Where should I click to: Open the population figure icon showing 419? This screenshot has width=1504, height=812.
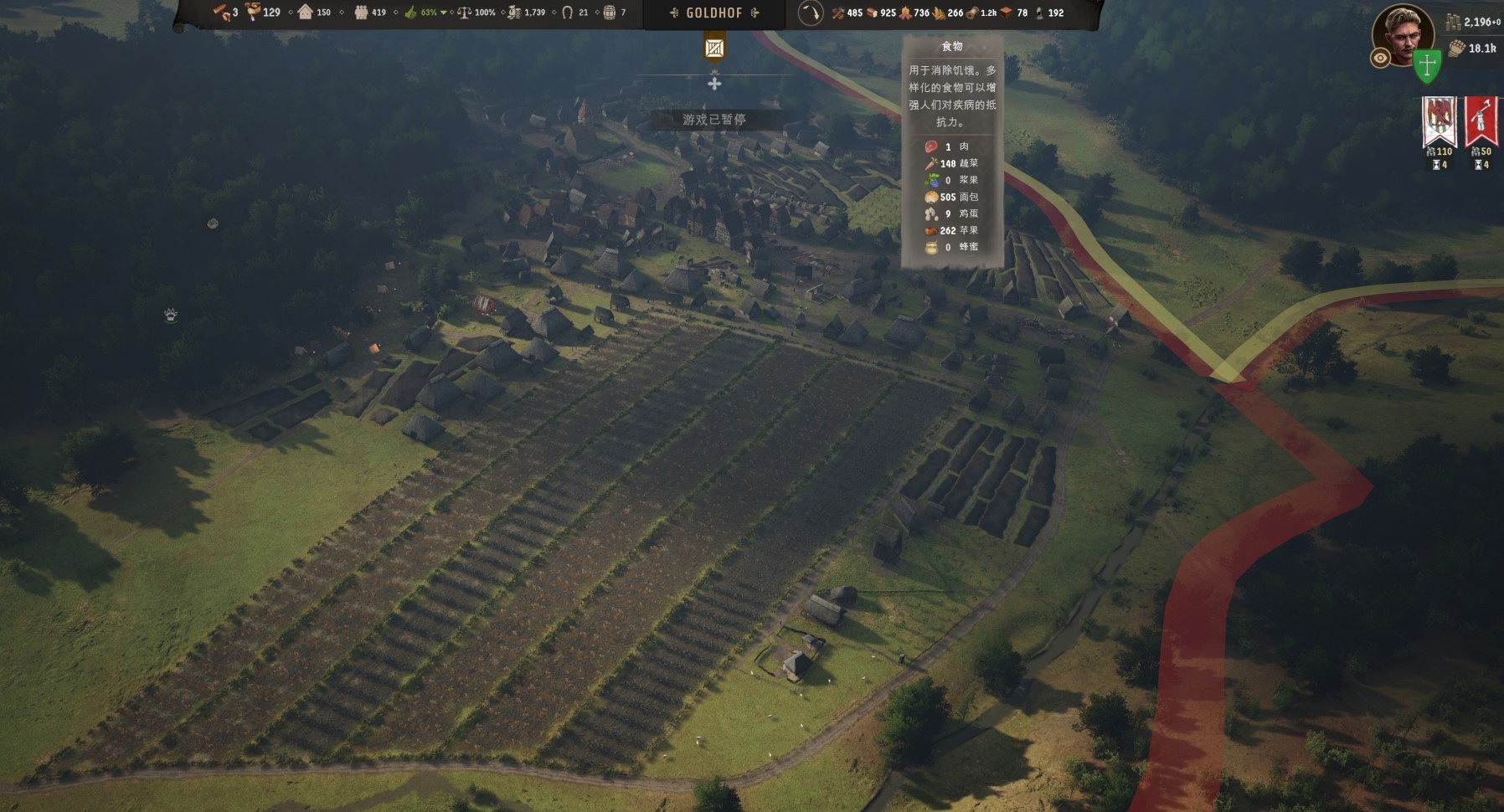click(361, 13)
